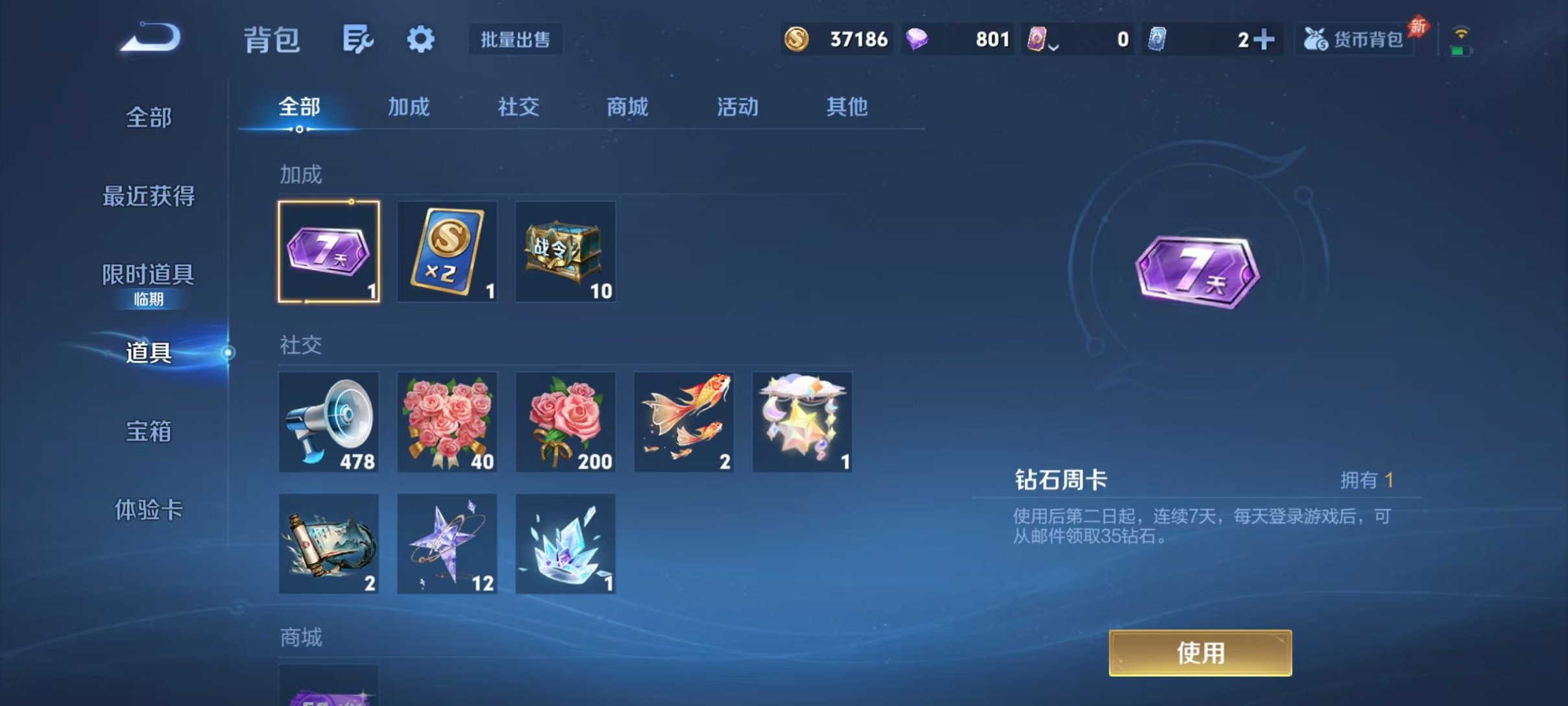Image resolution: width=1568 pixels, height=706 pixels.
Task: Select the rose bouquet with count 40
Action: click(447, 422)
